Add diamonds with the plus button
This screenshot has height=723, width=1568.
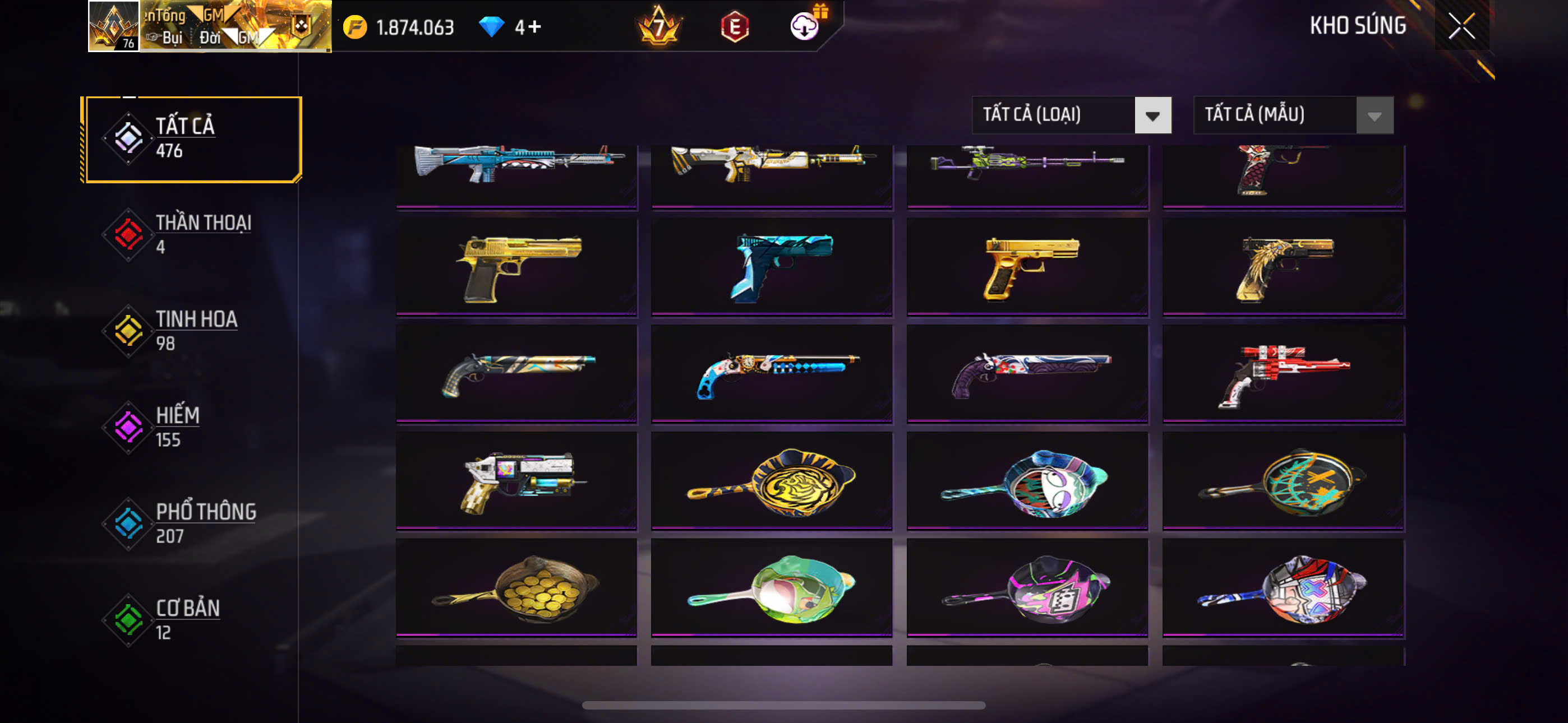(x=534, y=27)
